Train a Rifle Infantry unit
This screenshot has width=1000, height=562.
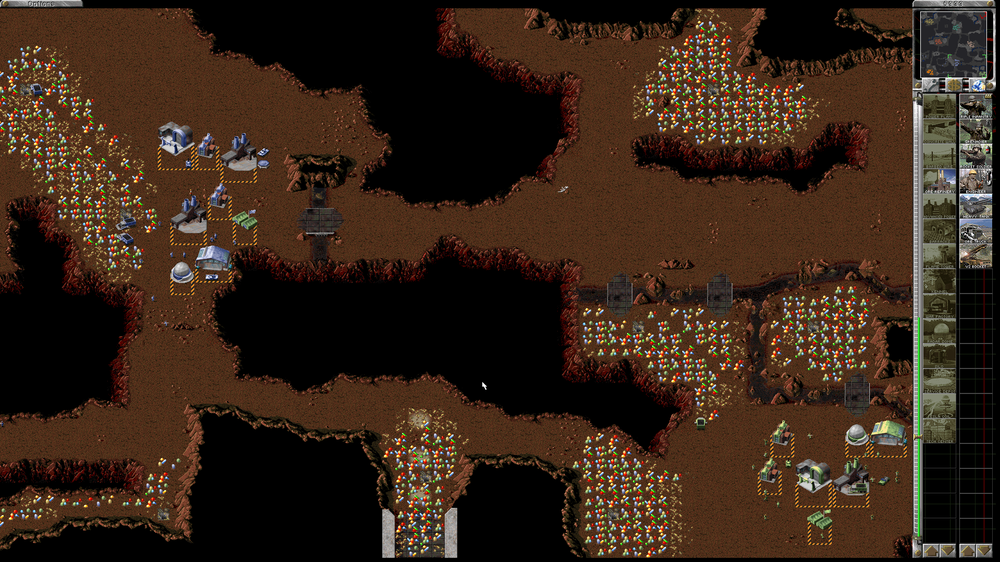(x=976, y=106)
